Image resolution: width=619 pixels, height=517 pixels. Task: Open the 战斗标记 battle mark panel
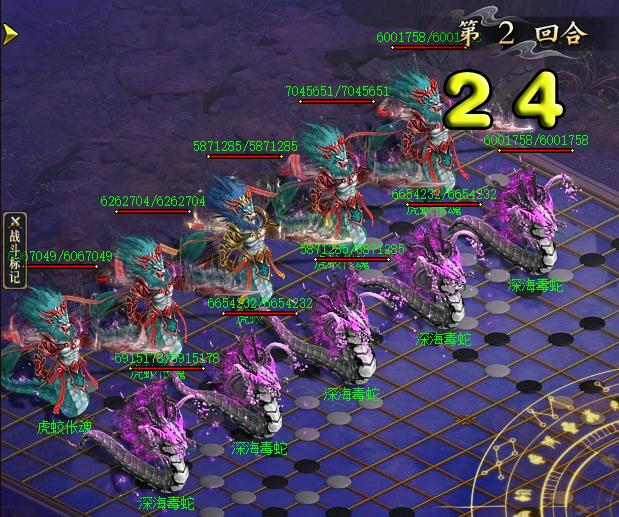[x=14, y=250]
